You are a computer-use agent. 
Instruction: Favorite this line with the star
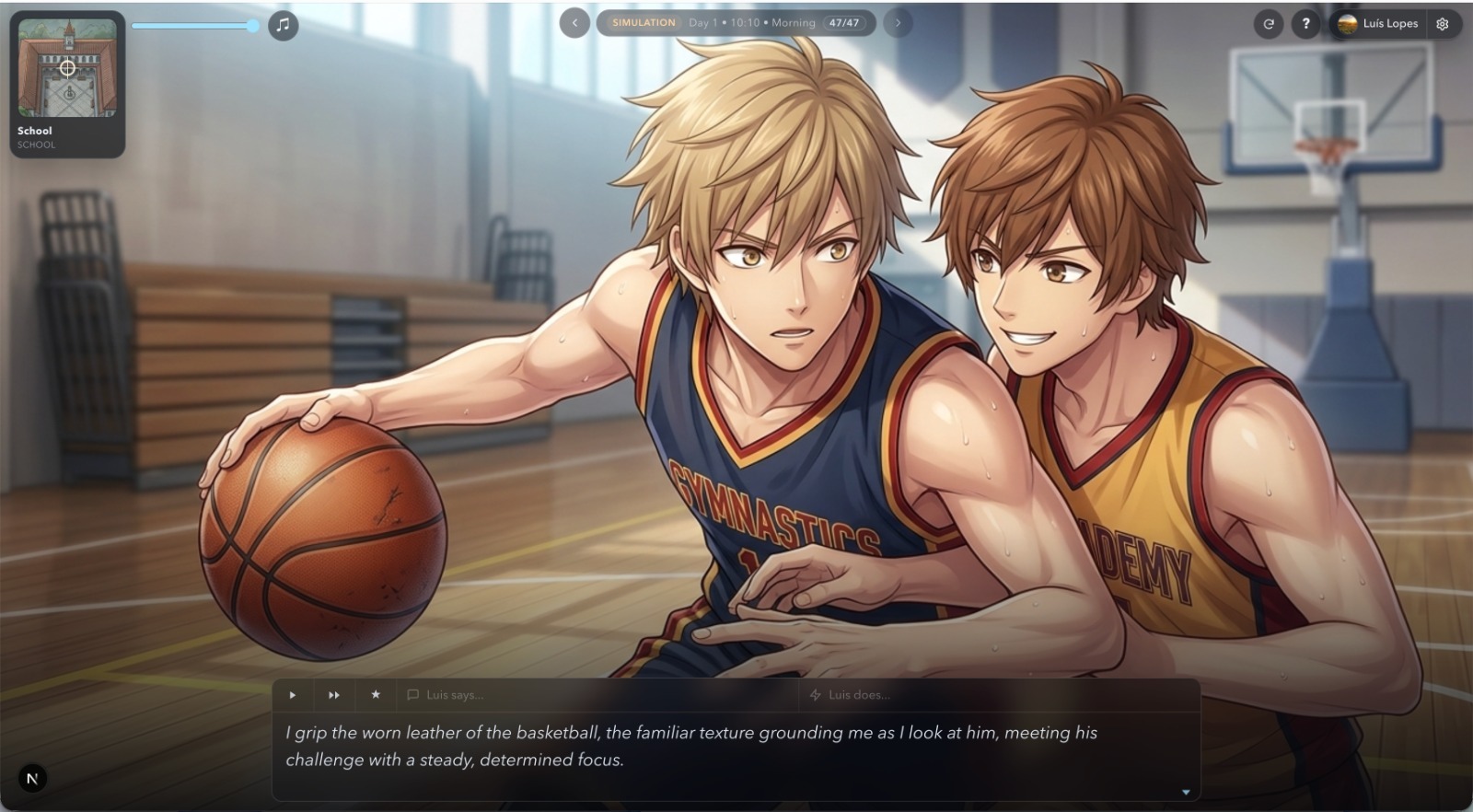[376, 695]
